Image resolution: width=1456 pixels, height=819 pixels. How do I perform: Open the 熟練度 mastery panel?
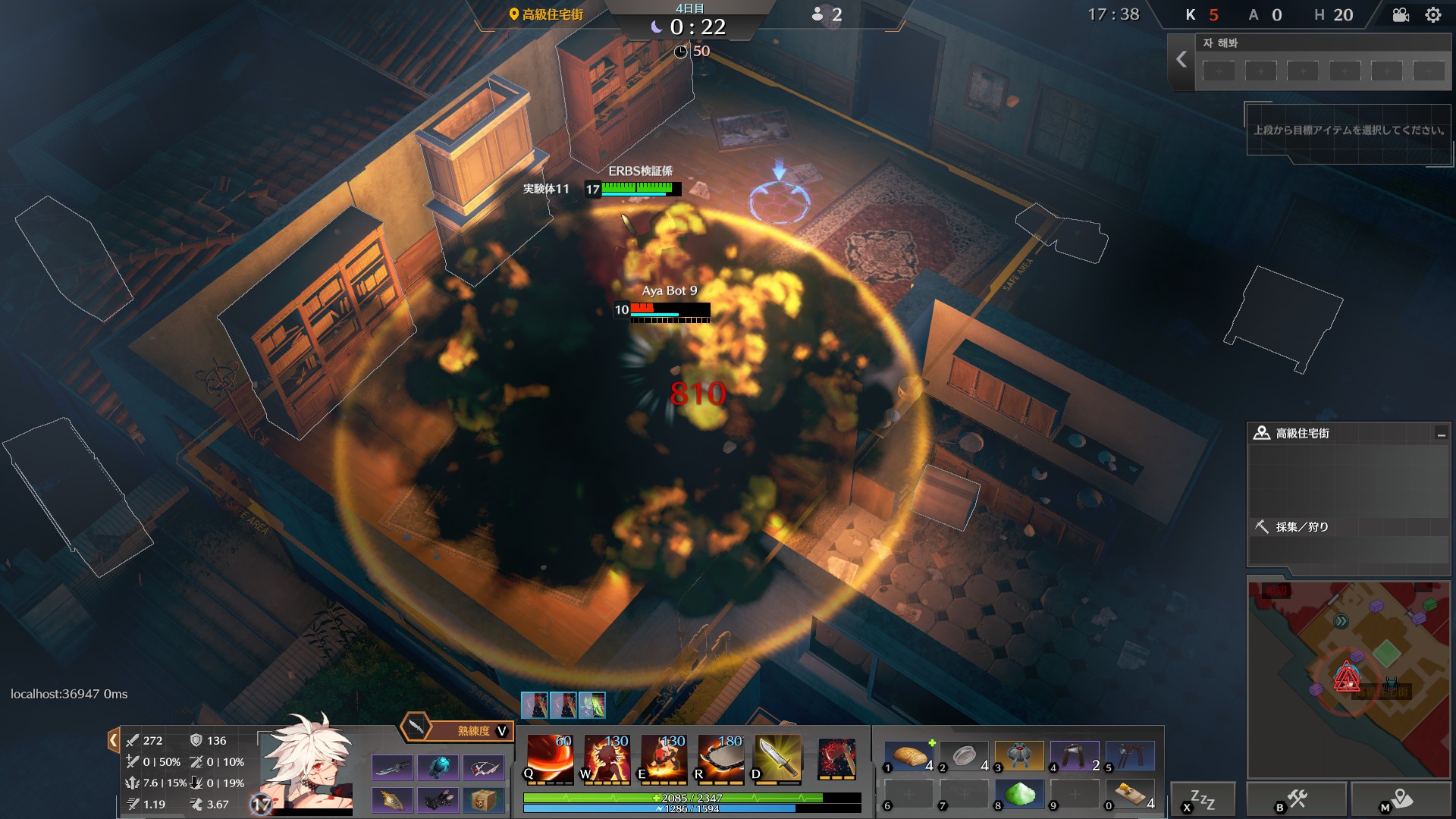click(x=458, y=730)
